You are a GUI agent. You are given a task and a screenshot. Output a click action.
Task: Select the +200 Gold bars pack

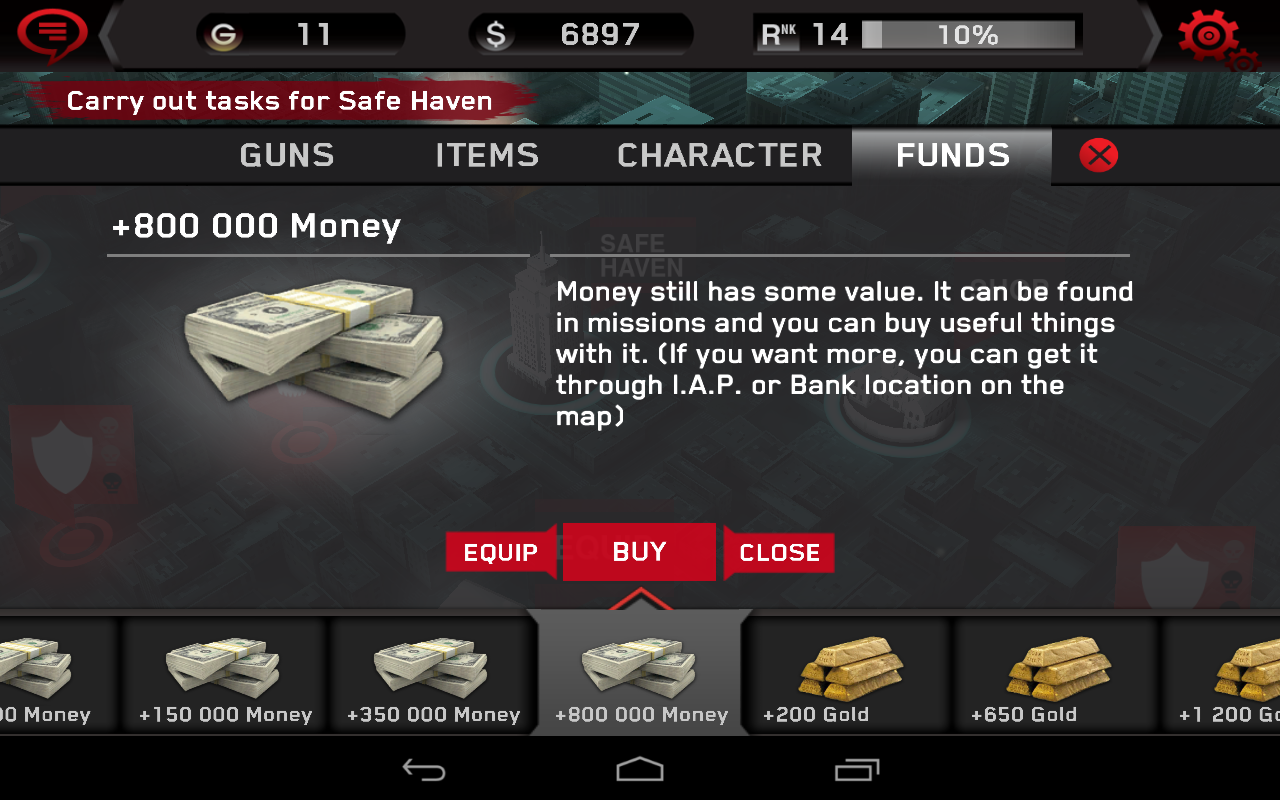(x=847, y=672)
